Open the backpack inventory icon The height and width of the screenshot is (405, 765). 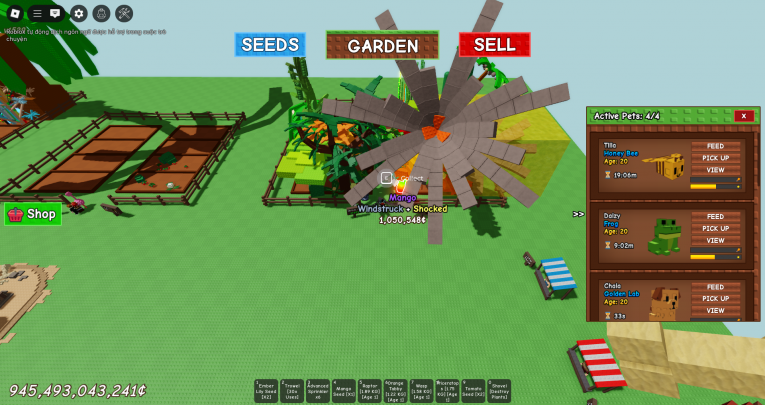(101, 13)
